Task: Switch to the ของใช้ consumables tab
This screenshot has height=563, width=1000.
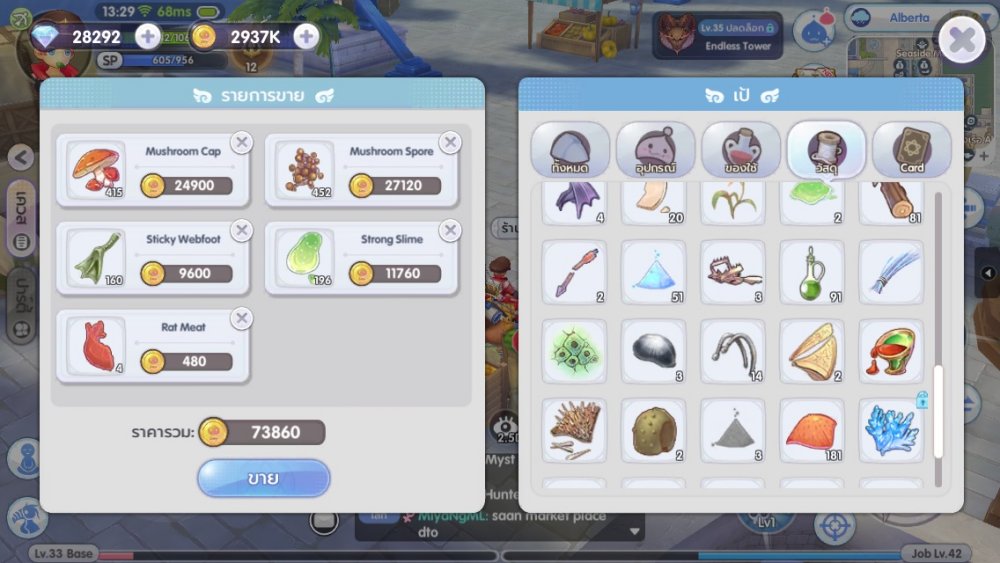Action: coord(741,150)
